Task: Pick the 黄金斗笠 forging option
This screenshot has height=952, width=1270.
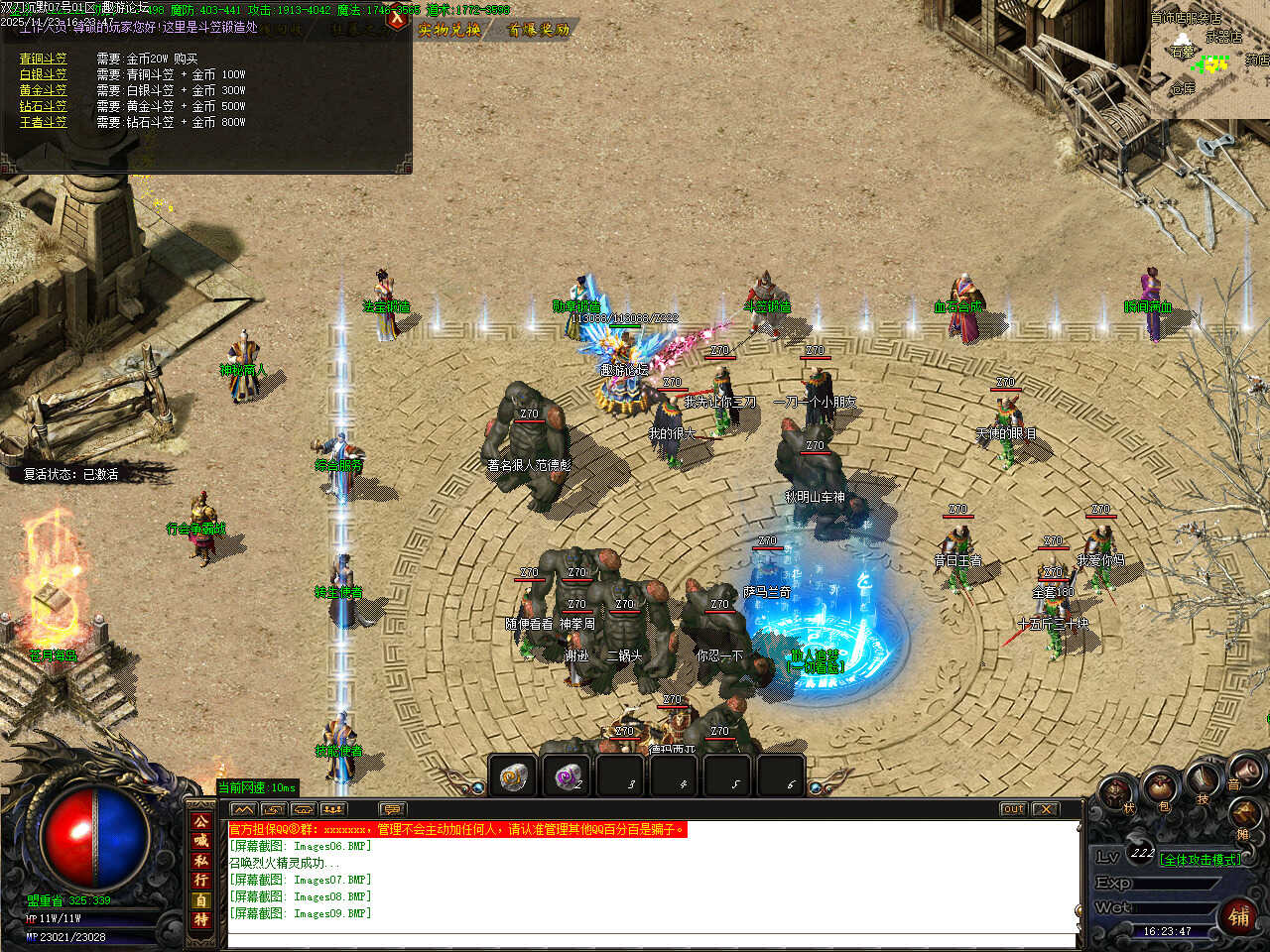Action: click(x=44, y=90)
